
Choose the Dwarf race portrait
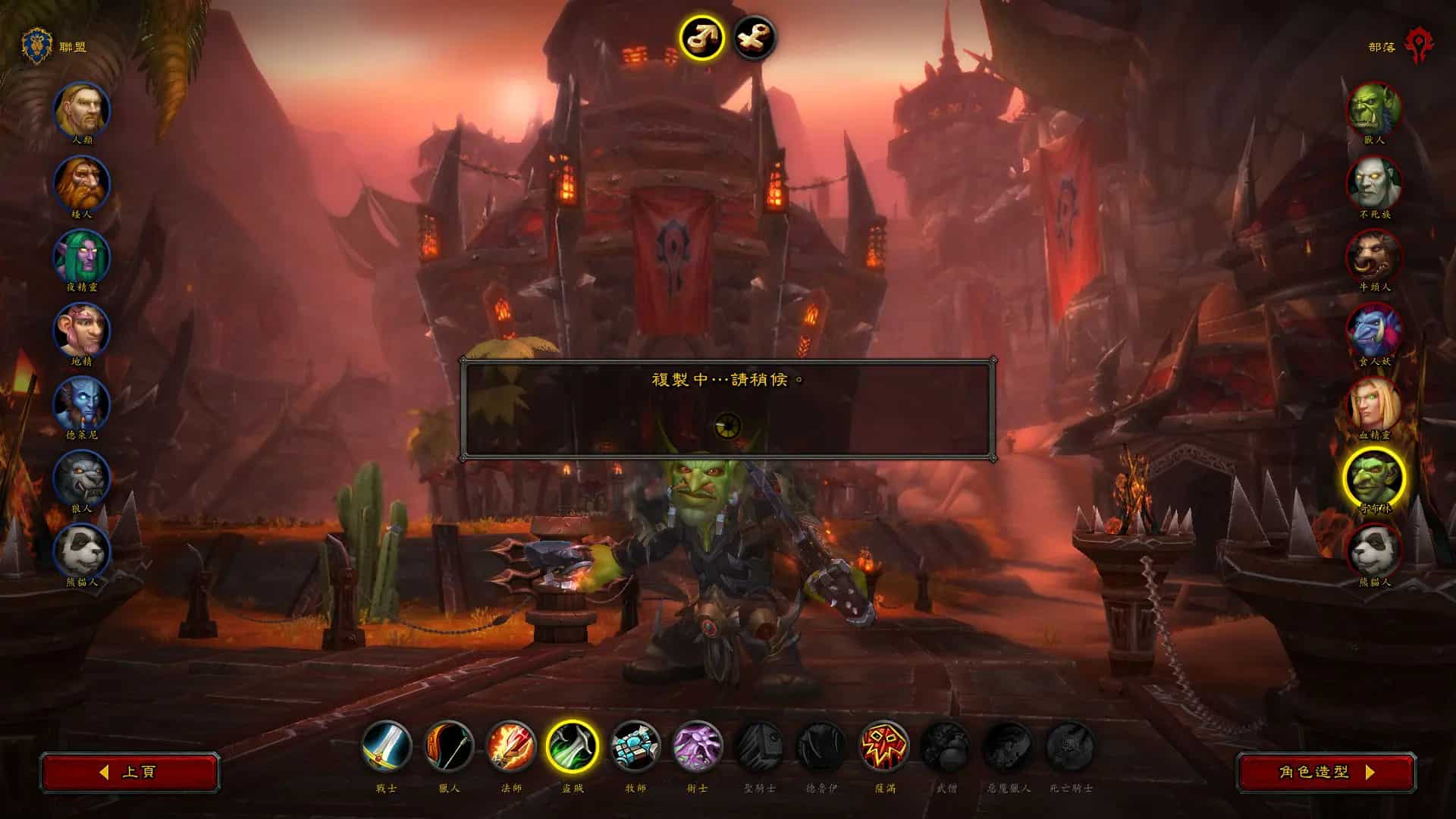point(82,184)
